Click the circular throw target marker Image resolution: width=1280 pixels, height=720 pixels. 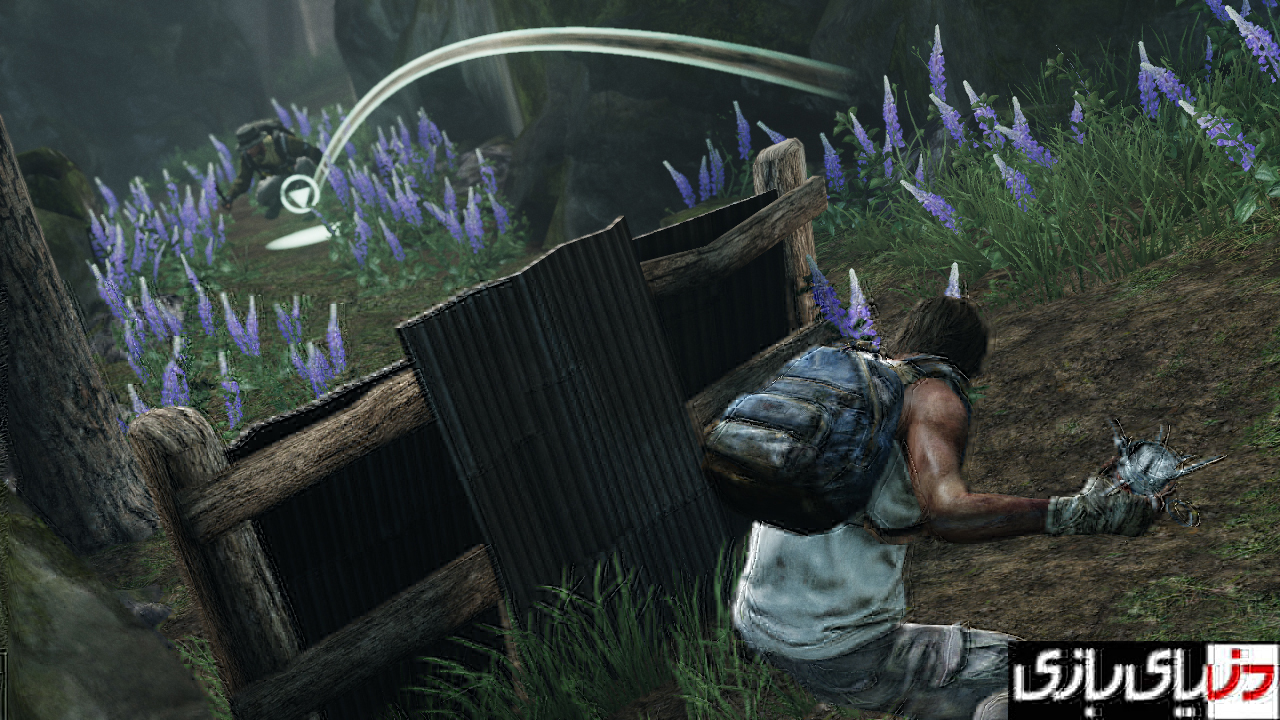(297, 194)
